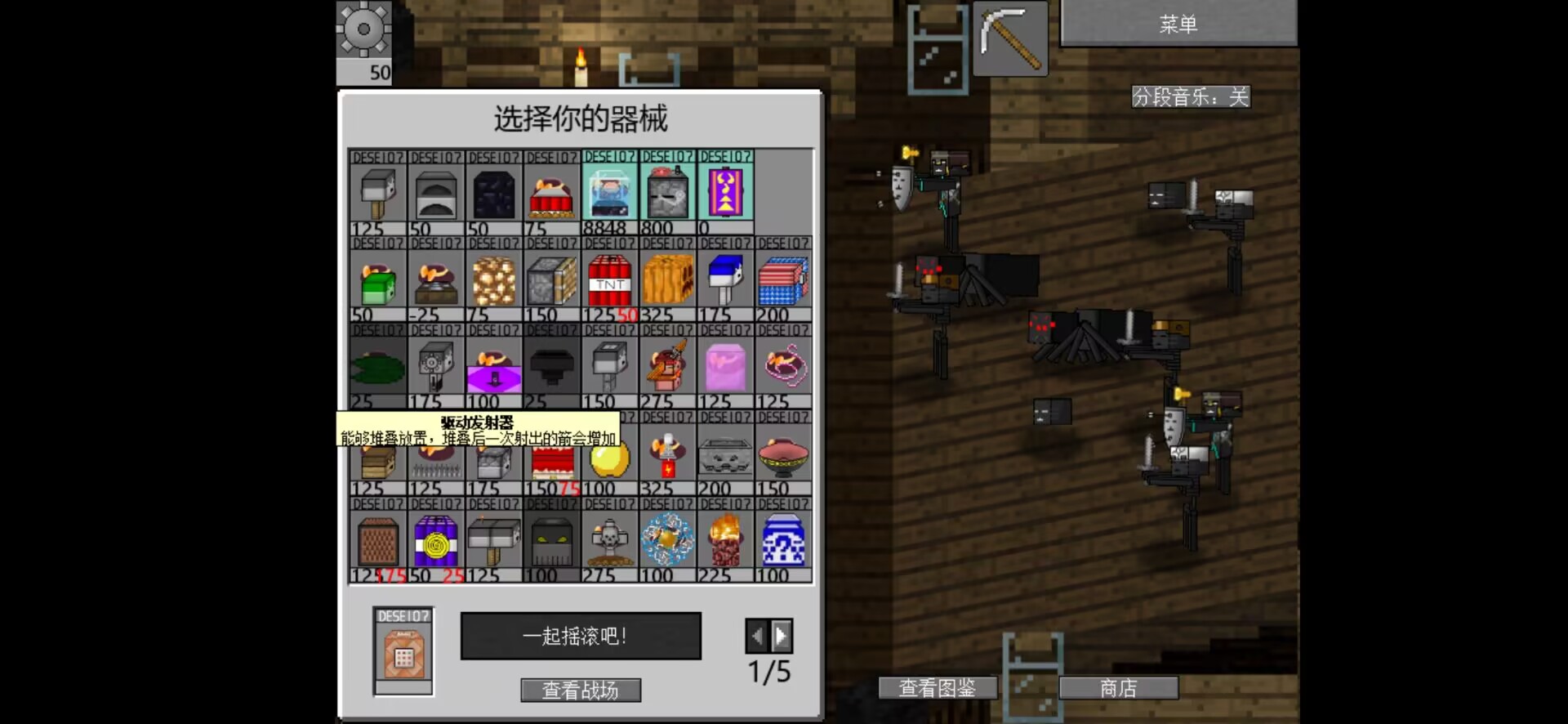Screen dimensions: 1568x724
Task: Click the right arrow to go to page 2
Action: 782,636
